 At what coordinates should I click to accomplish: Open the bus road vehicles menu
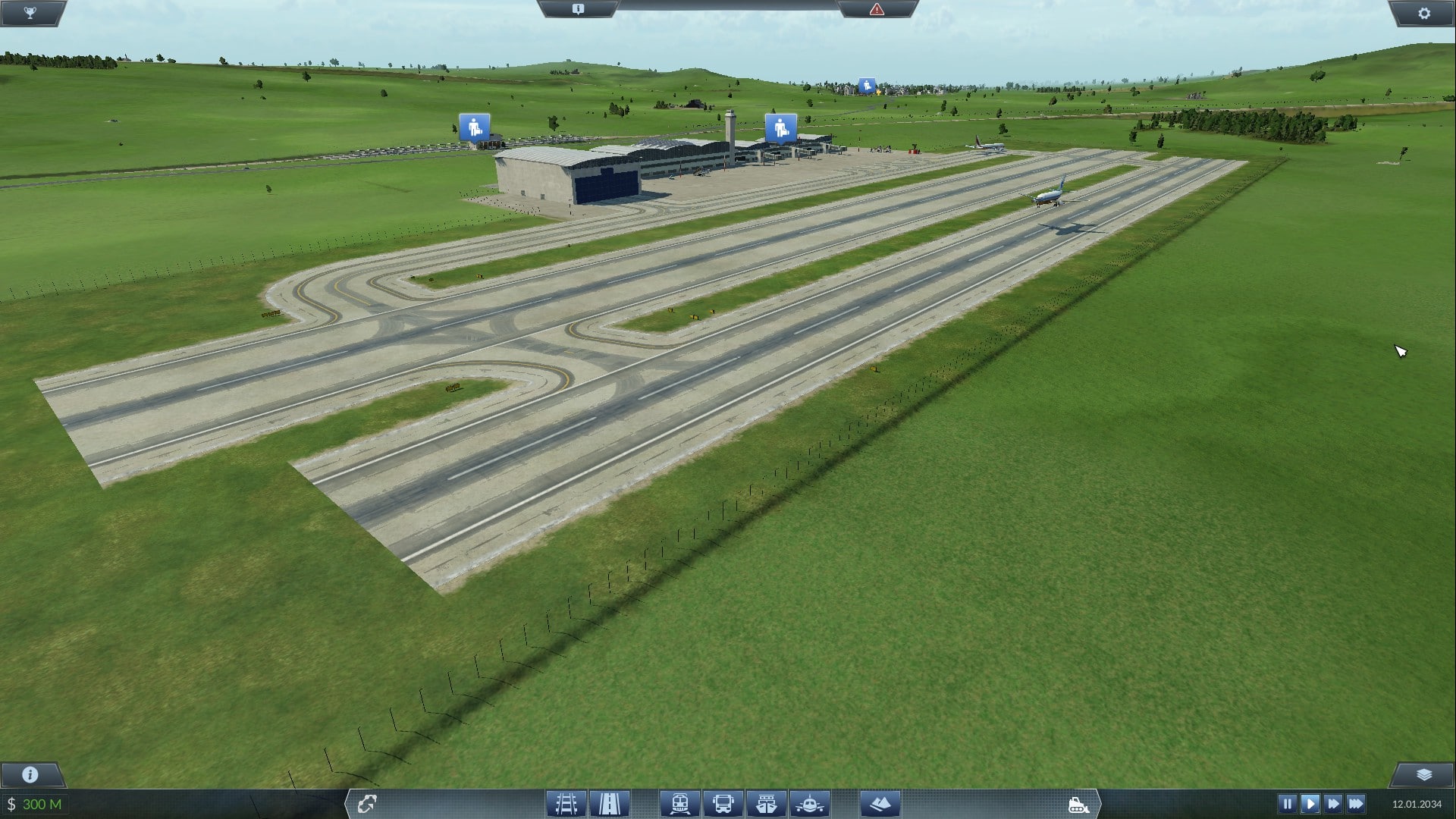(x=723, y=804)
